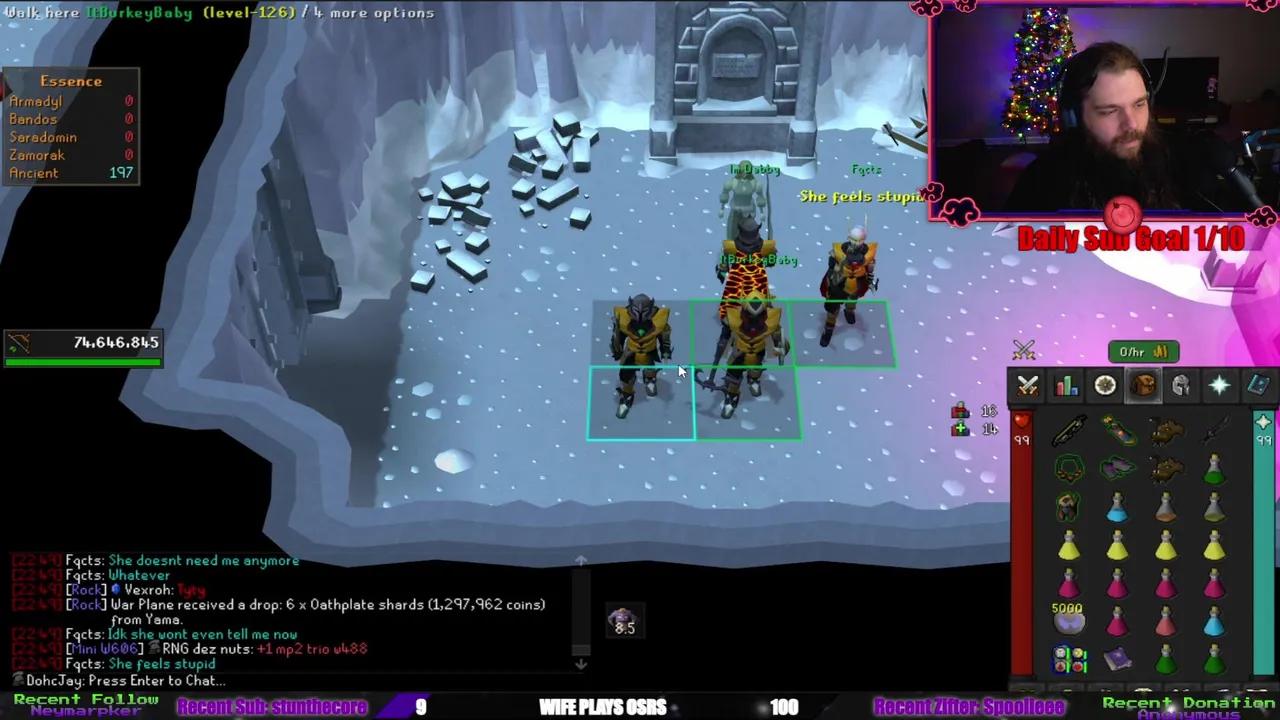Click the chat scrollbar down arrow
Viewport: 1280px width, 720px height.
(581, 663)
